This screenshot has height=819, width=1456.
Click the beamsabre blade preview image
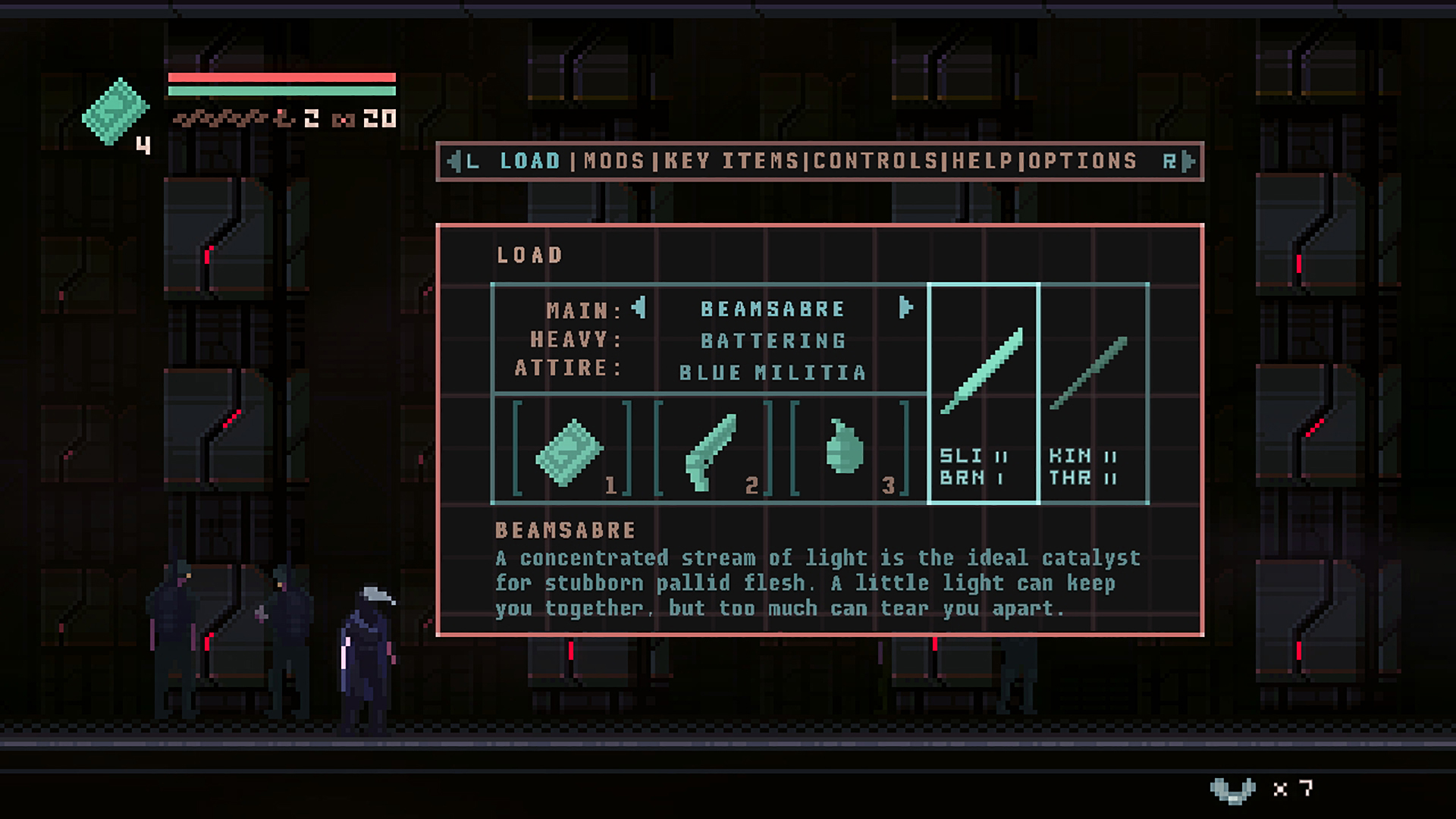pyautogui.click(x=984, y=372)
